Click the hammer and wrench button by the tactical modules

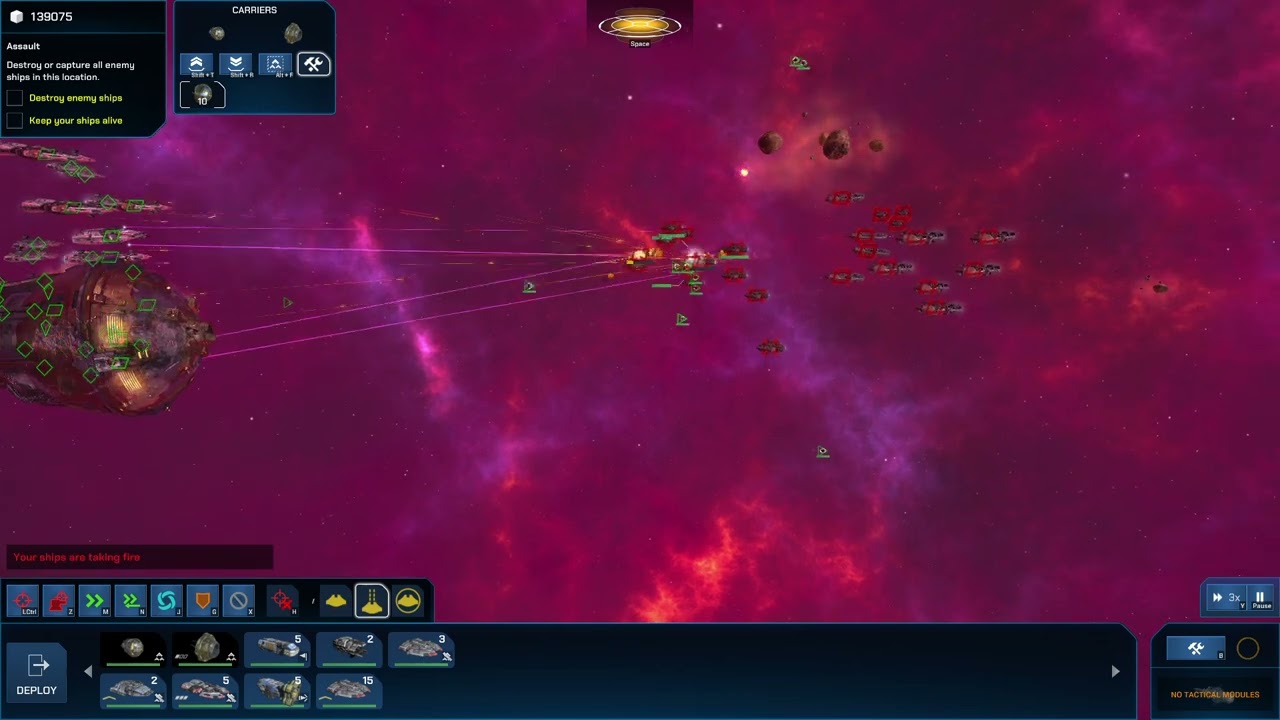[x=1196, y=649]
